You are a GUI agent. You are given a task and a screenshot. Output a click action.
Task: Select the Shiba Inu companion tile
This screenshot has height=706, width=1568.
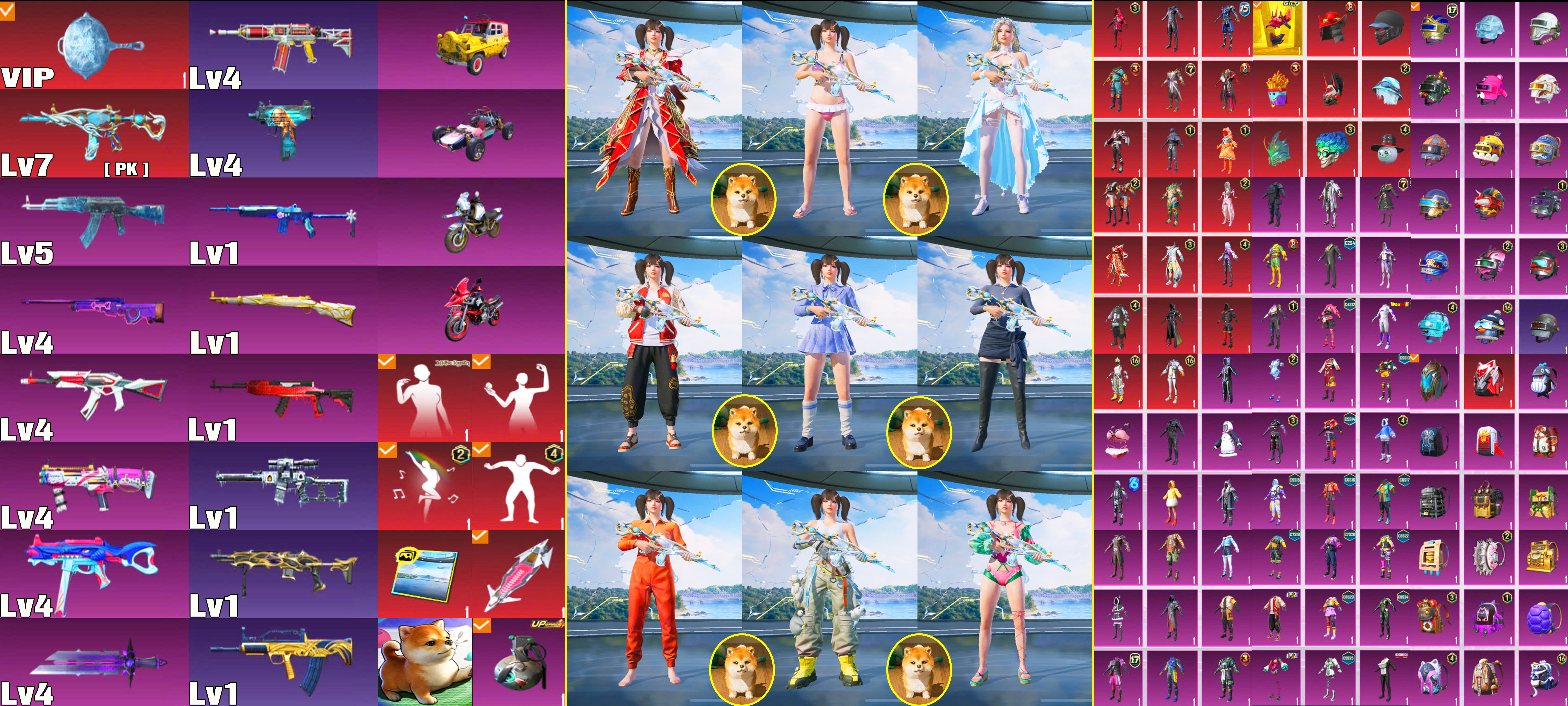pos(424,662)
